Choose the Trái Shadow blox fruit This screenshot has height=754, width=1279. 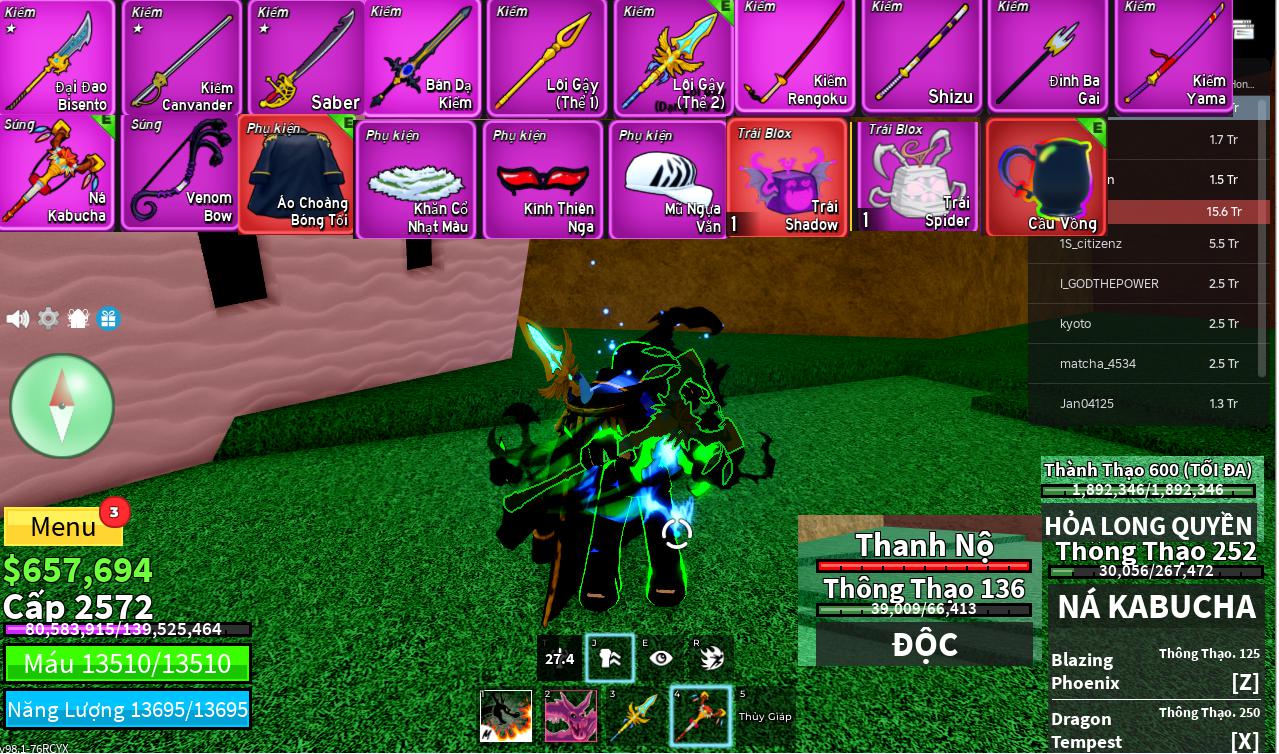[788, 178]
